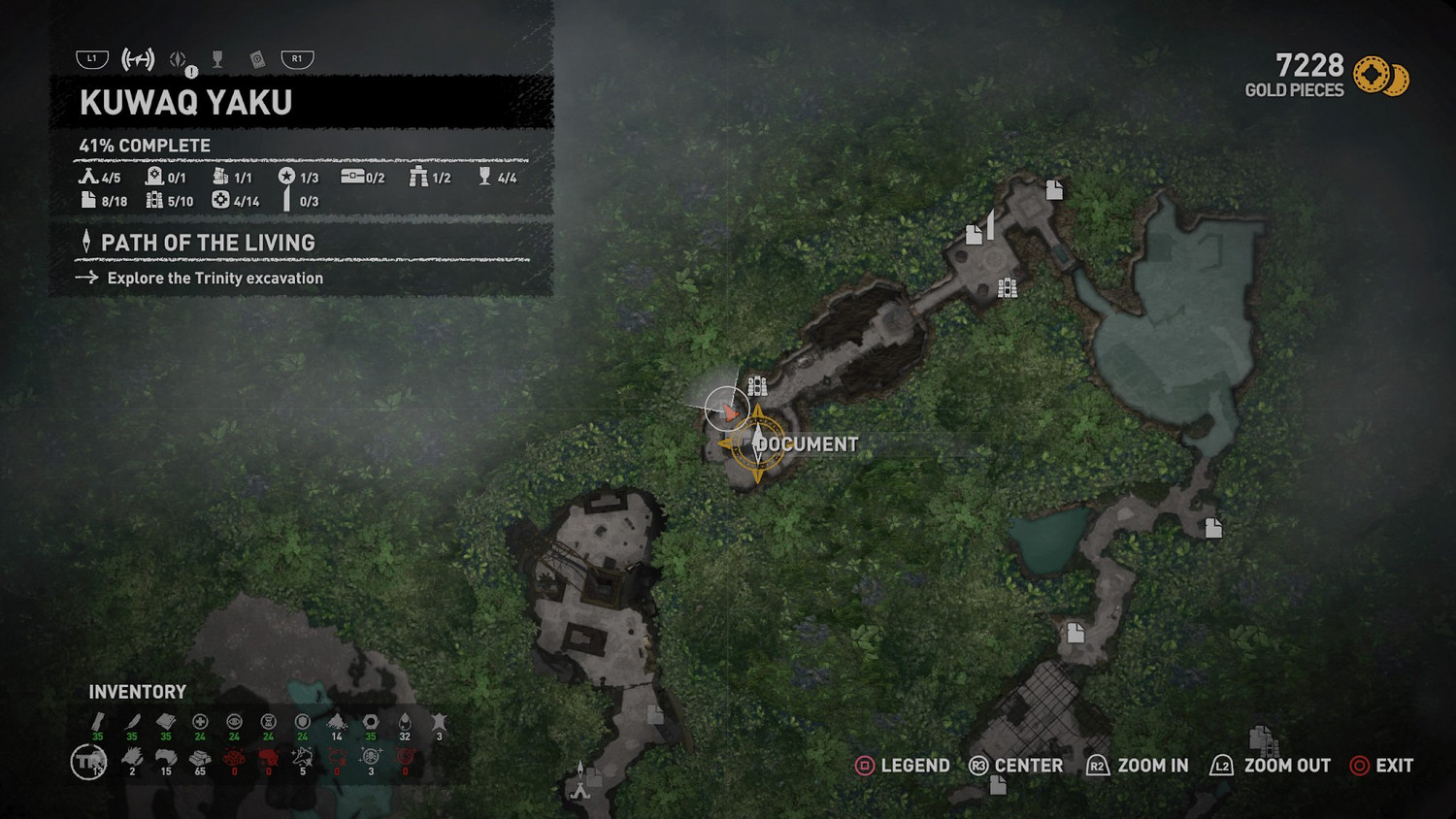
Task: Center the map on Lara
Action: pos(1015,766)
